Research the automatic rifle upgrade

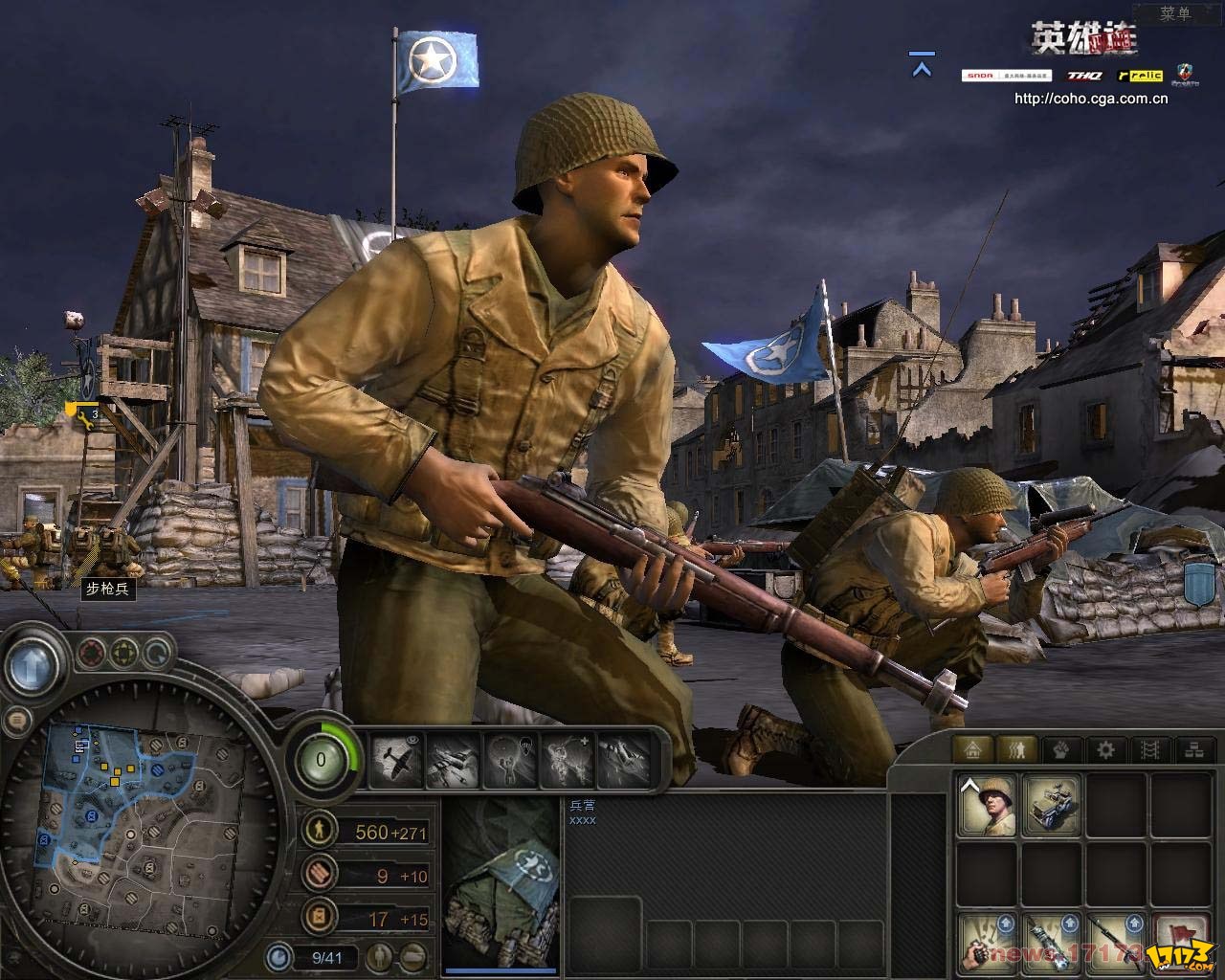tap(1116, 940)
